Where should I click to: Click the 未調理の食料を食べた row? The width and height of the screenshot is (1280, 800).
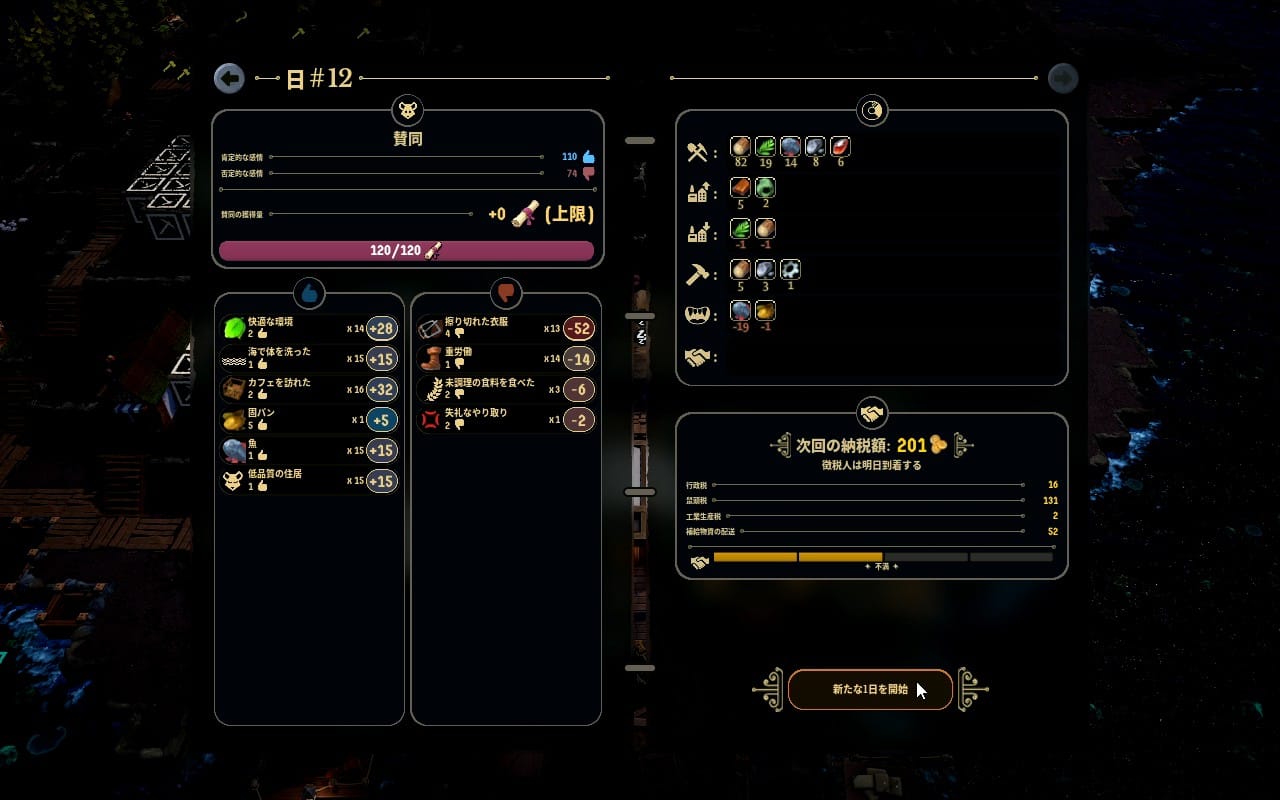[505, 389]
